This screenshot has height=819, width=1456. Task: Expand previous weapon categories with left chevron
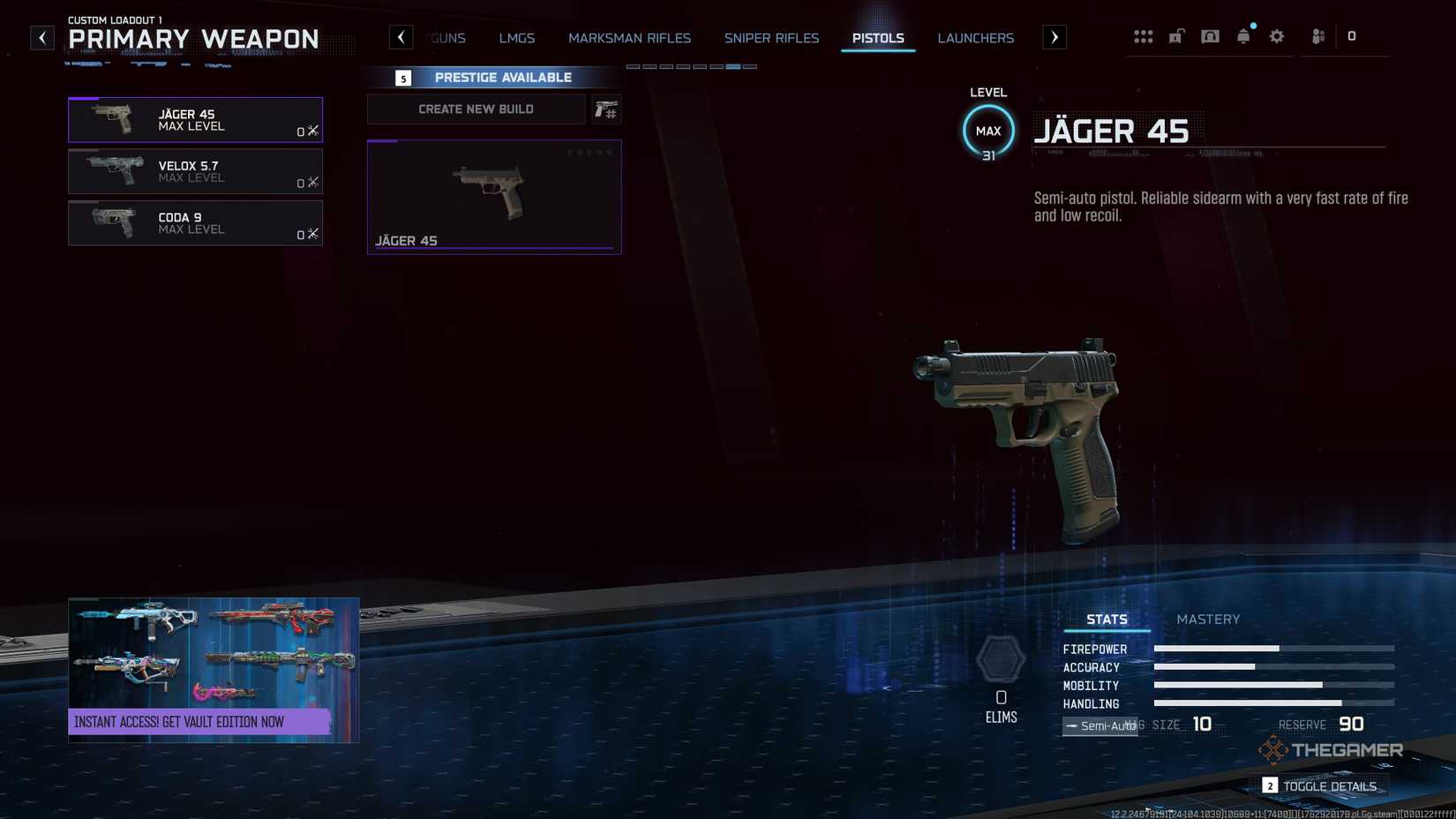pos(402,37)
